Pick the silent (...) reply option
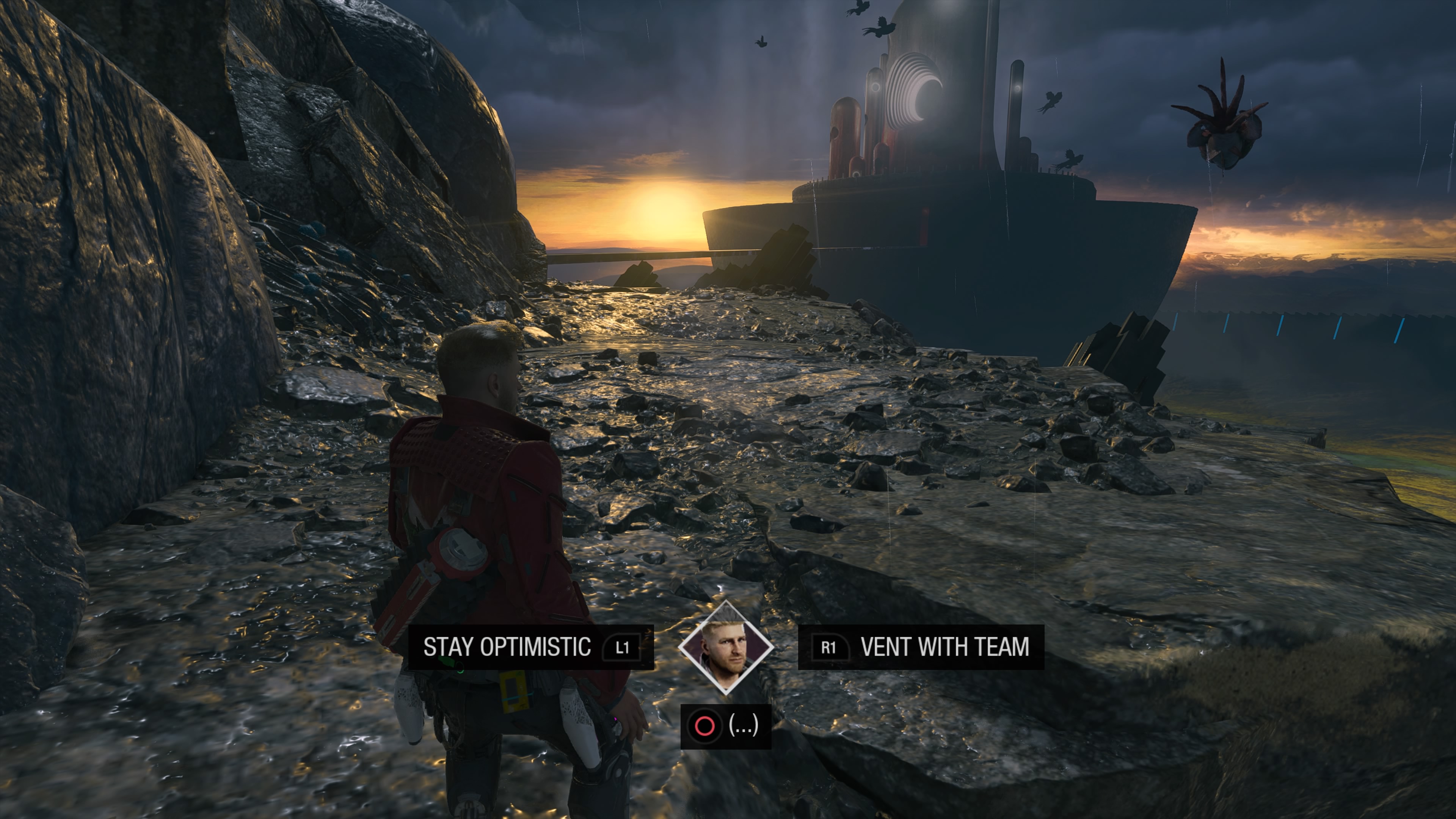The width and height of the screenshot is (1456, 819). [x=726, y=726]
